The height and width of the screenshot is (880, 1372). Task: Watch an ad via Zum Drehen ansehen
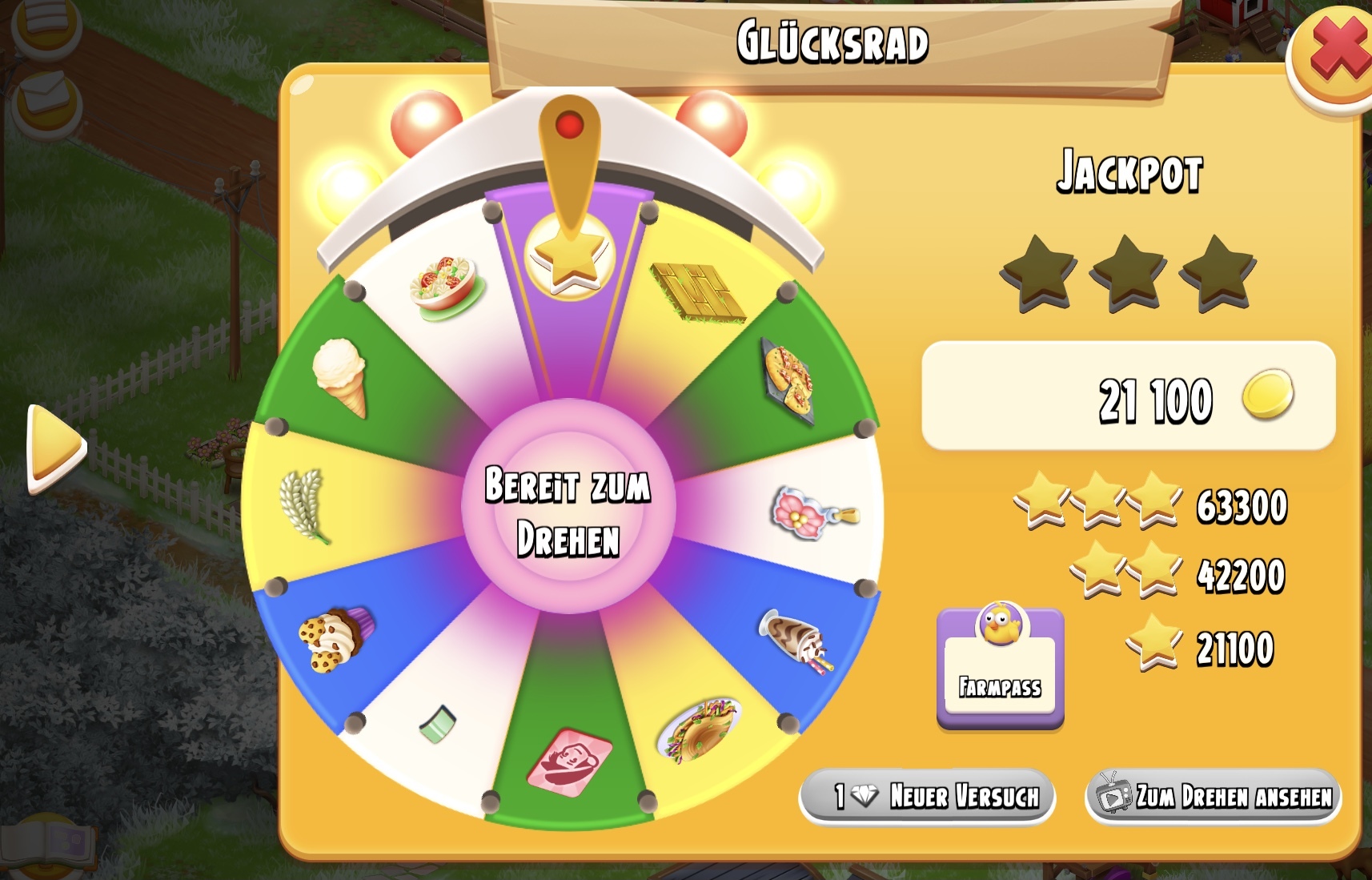tap(1213, 796)
